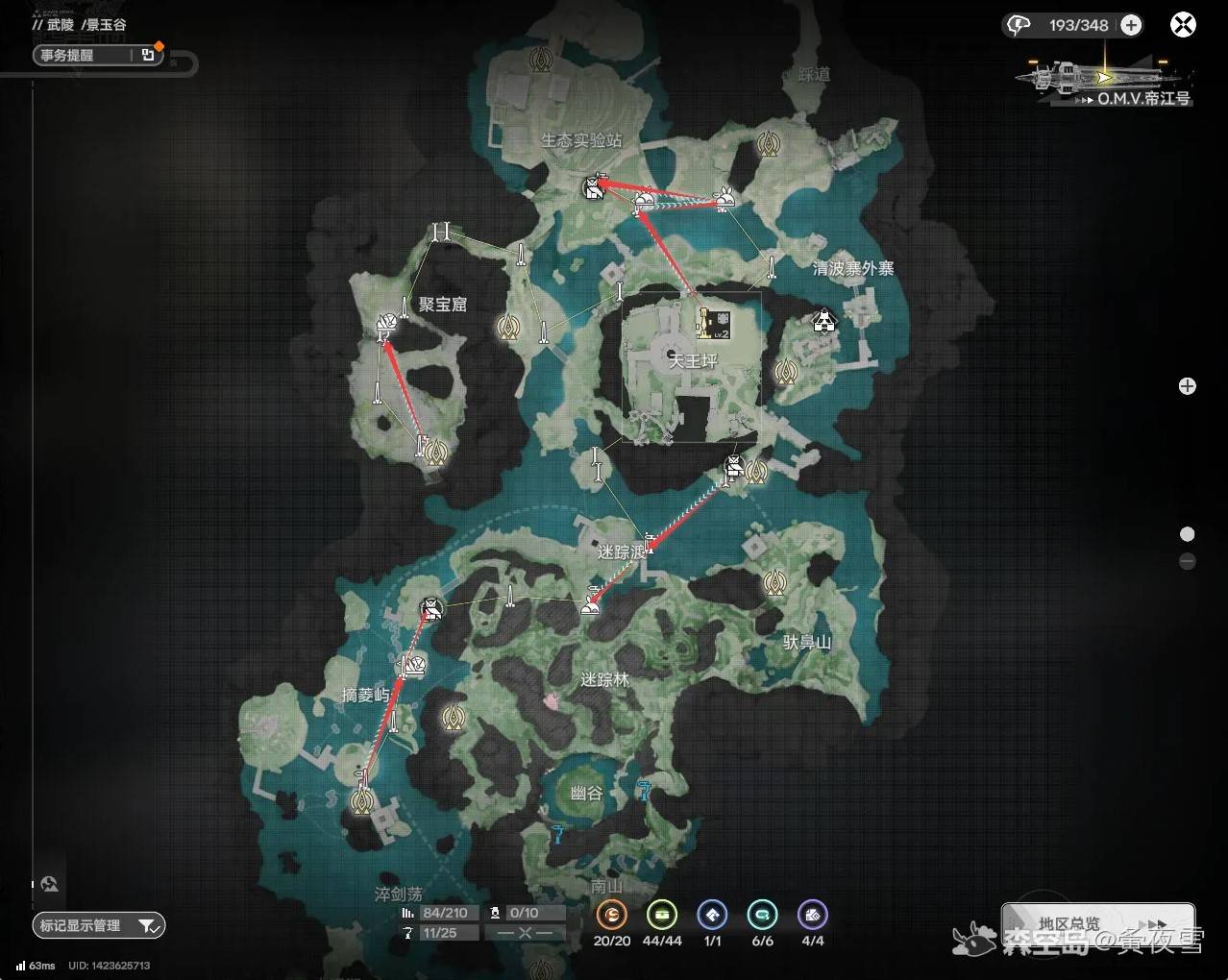The image size is (1228, 980).
Task: Close the map screen
Action: point(1183,25)
